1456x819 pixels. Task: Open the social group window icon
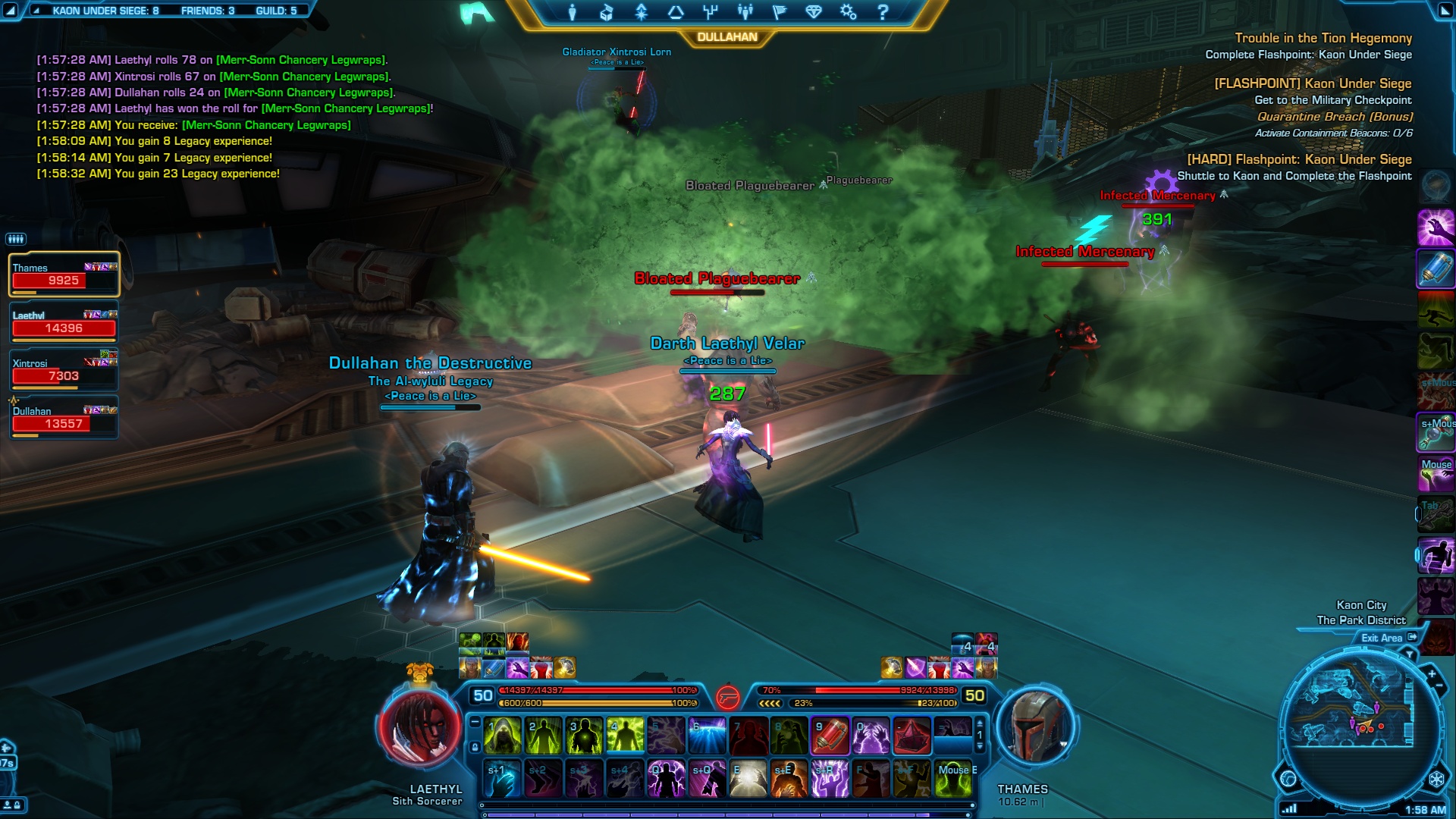pos(745,12)
